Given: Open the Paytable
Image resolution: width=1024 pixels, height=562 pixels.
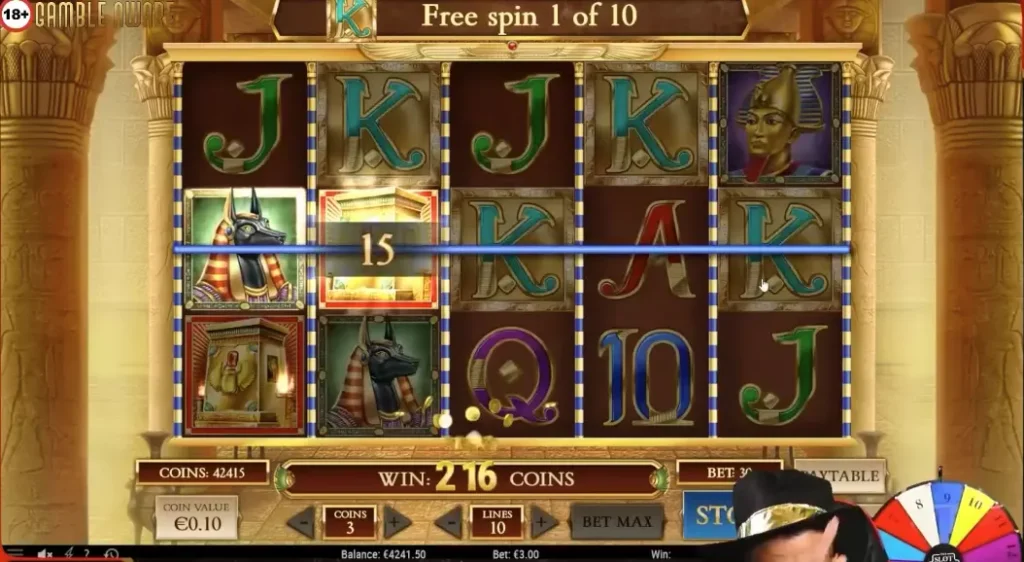Looking at the screenshot, I should [845, 476].
